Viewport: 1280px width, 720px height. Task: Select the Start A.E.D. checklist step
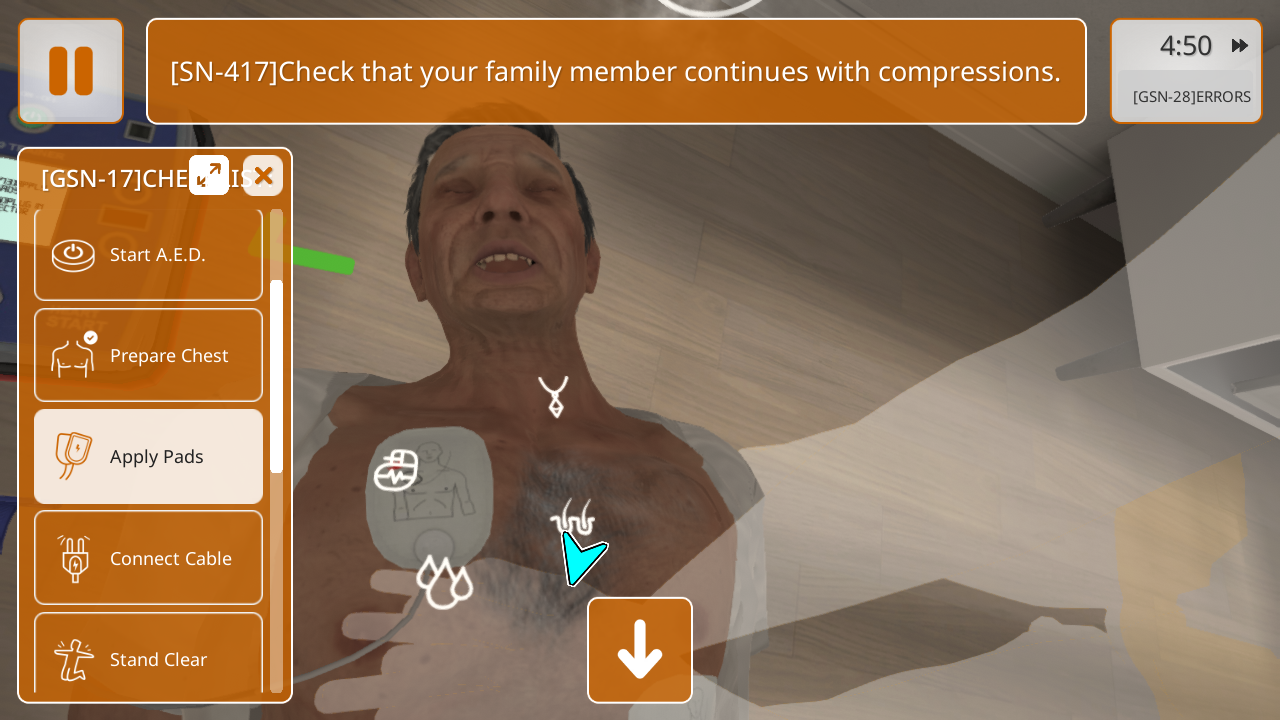click(x=148, y=255)
